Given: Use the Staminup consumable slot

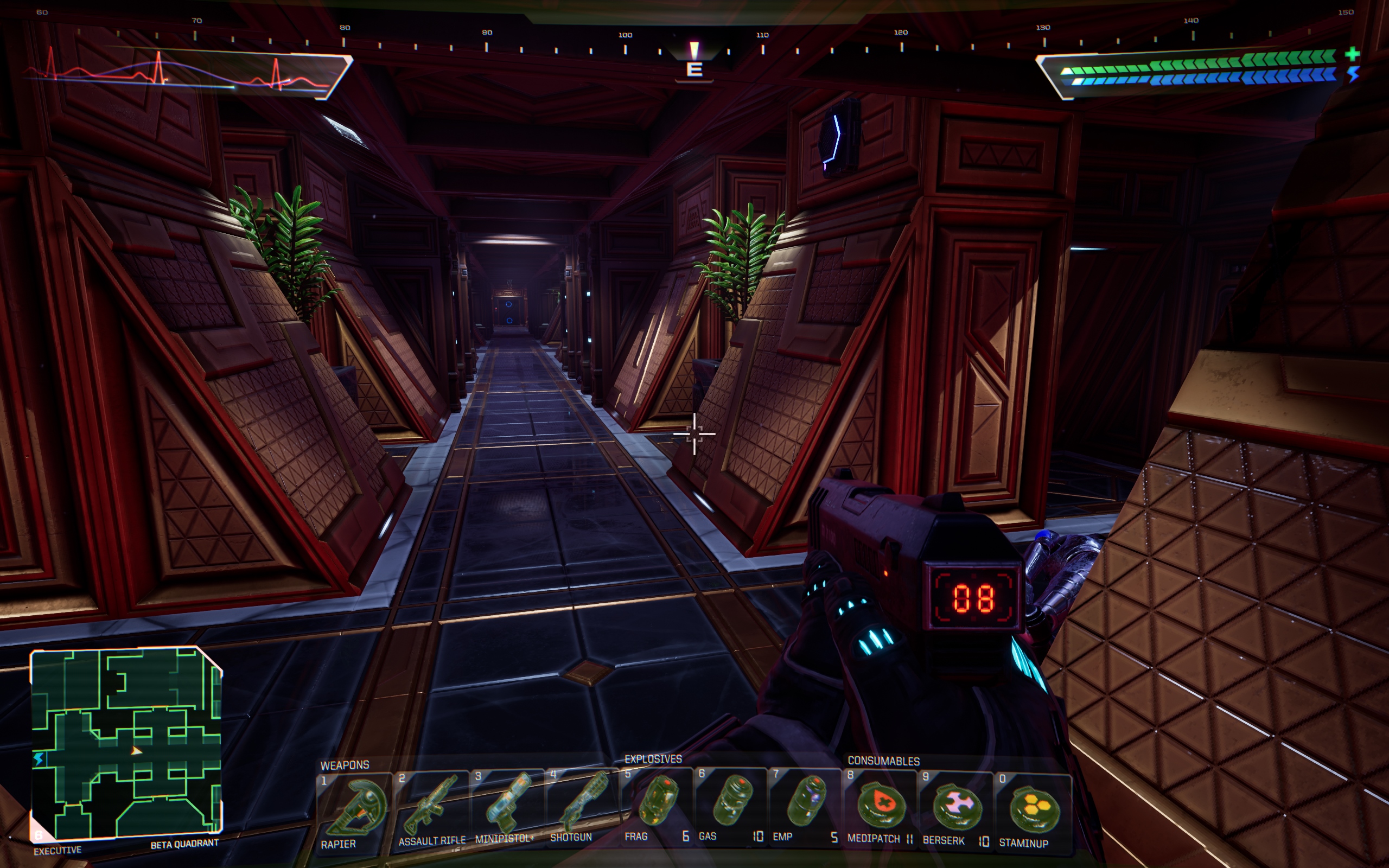Looking at the screenshot, I should 1032,810.
